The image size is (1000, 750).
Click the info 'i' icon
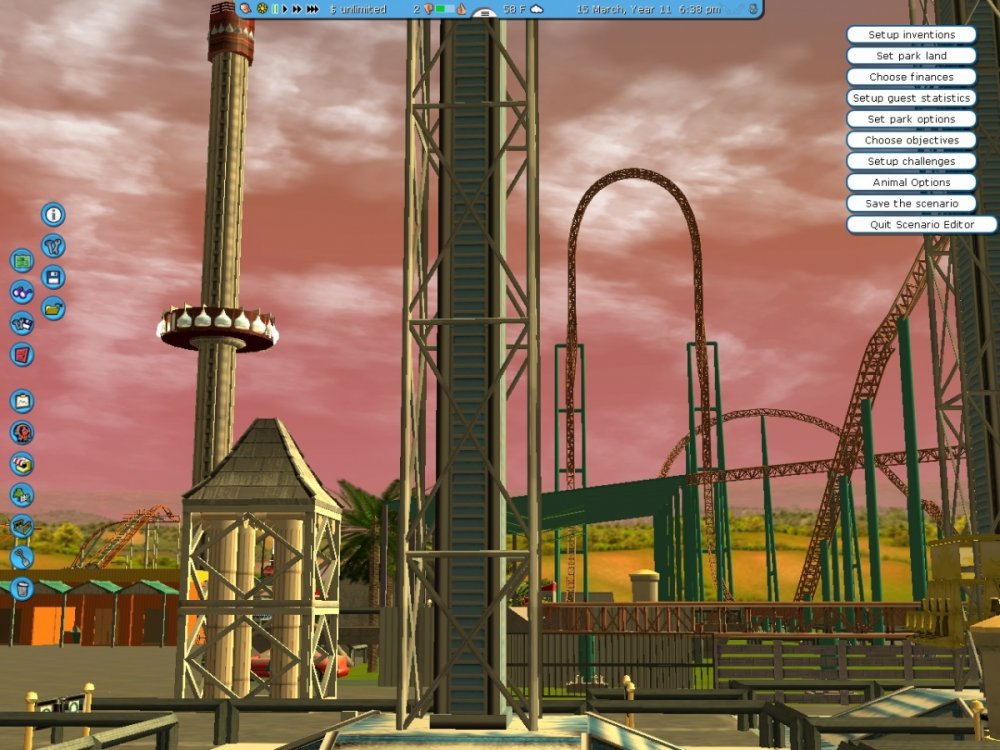(x=53, y=214)
